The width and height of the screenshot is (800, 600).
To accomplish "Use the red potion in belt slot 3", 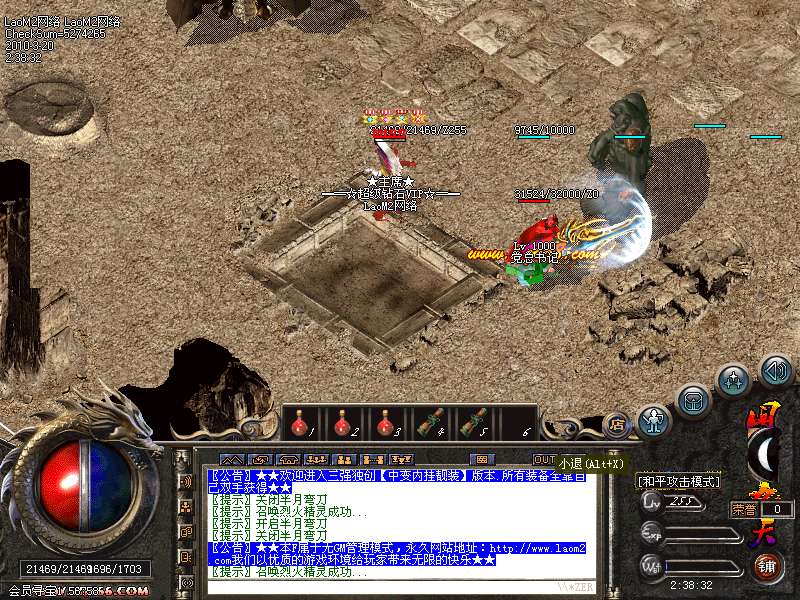I will tap(385, 424).
